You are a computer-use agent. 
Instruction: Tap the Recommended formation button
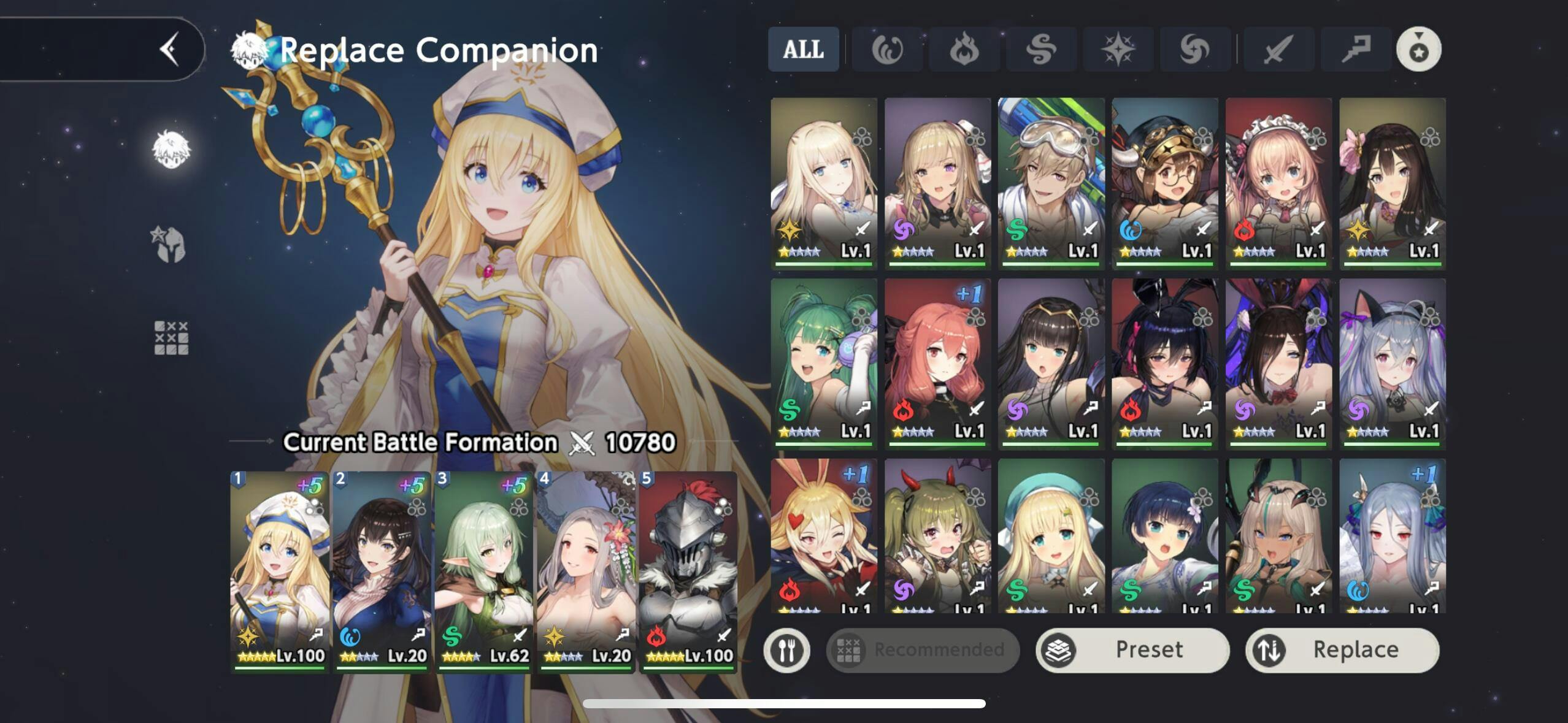pos(923,649)
